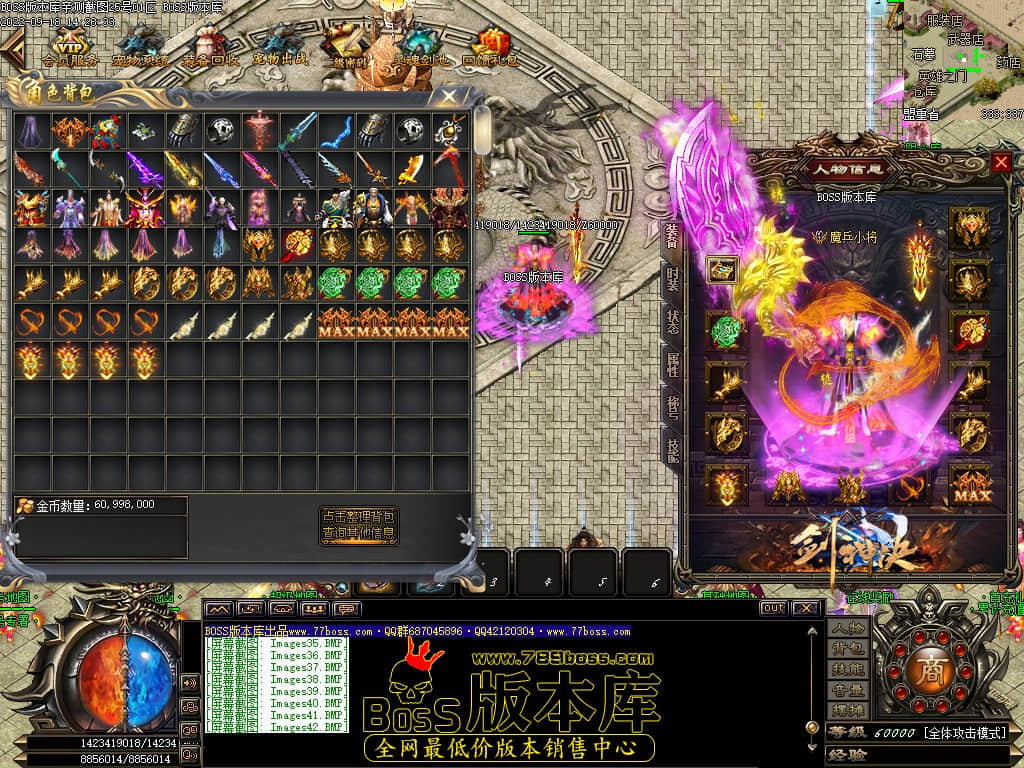Open 背包 bag from bottom-right menu
The image size is (1024, 768).
pos(846,650)
